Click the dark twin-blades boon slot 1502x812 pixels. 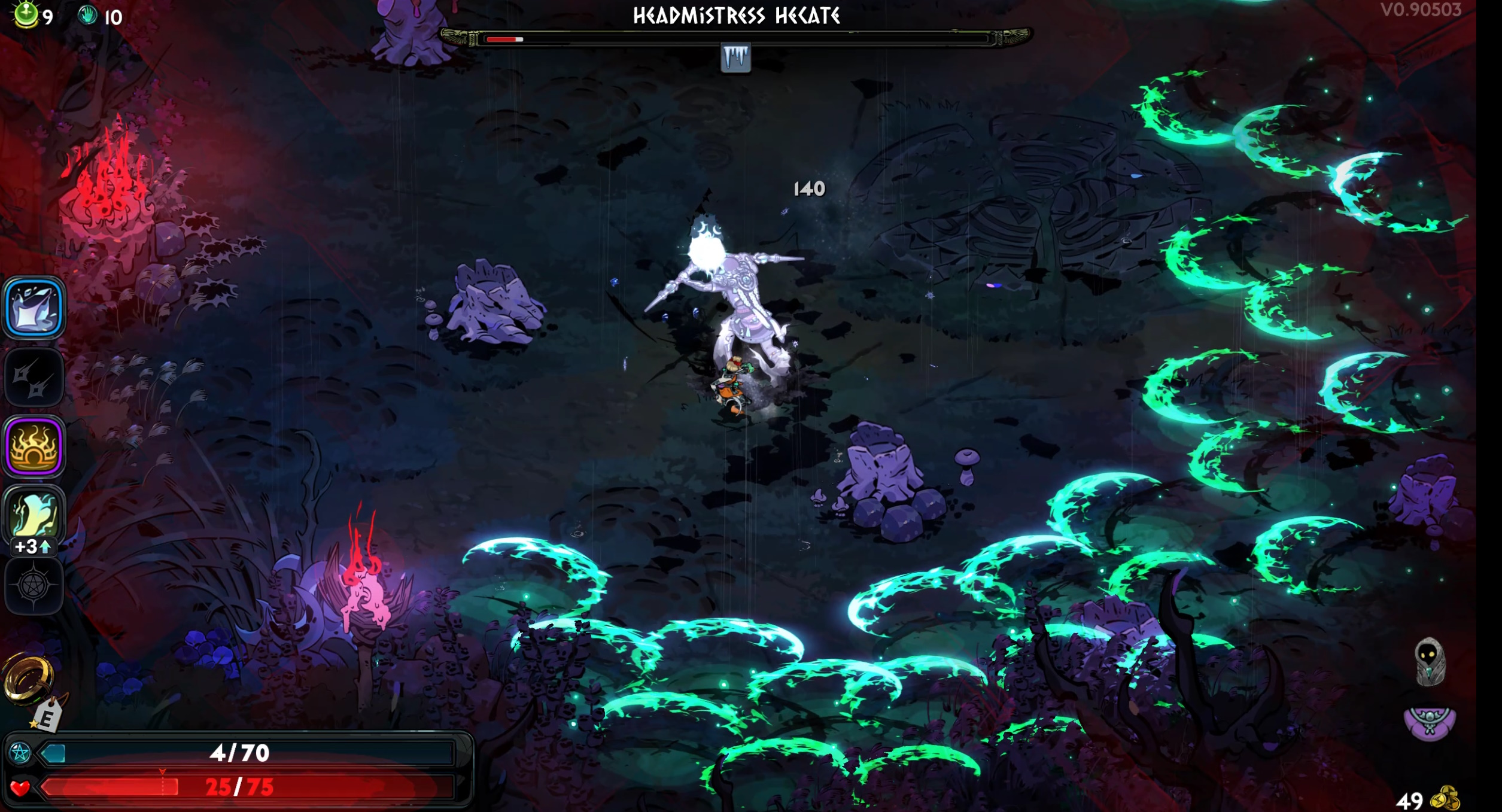coord(34,378)
